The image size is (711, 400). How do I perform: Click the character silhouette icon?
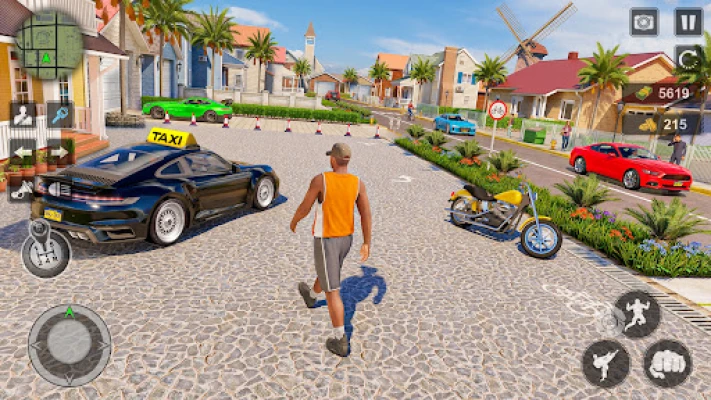click(x=24, y=115)
